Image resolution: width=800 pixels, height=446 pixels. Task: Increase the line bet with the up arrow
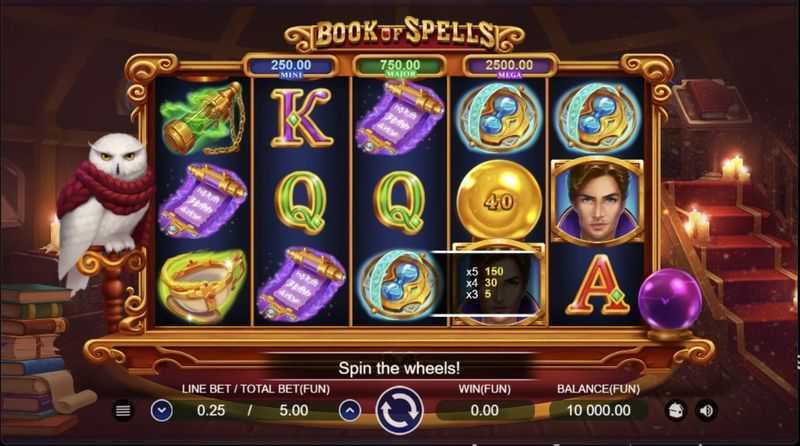click(349, 410)
